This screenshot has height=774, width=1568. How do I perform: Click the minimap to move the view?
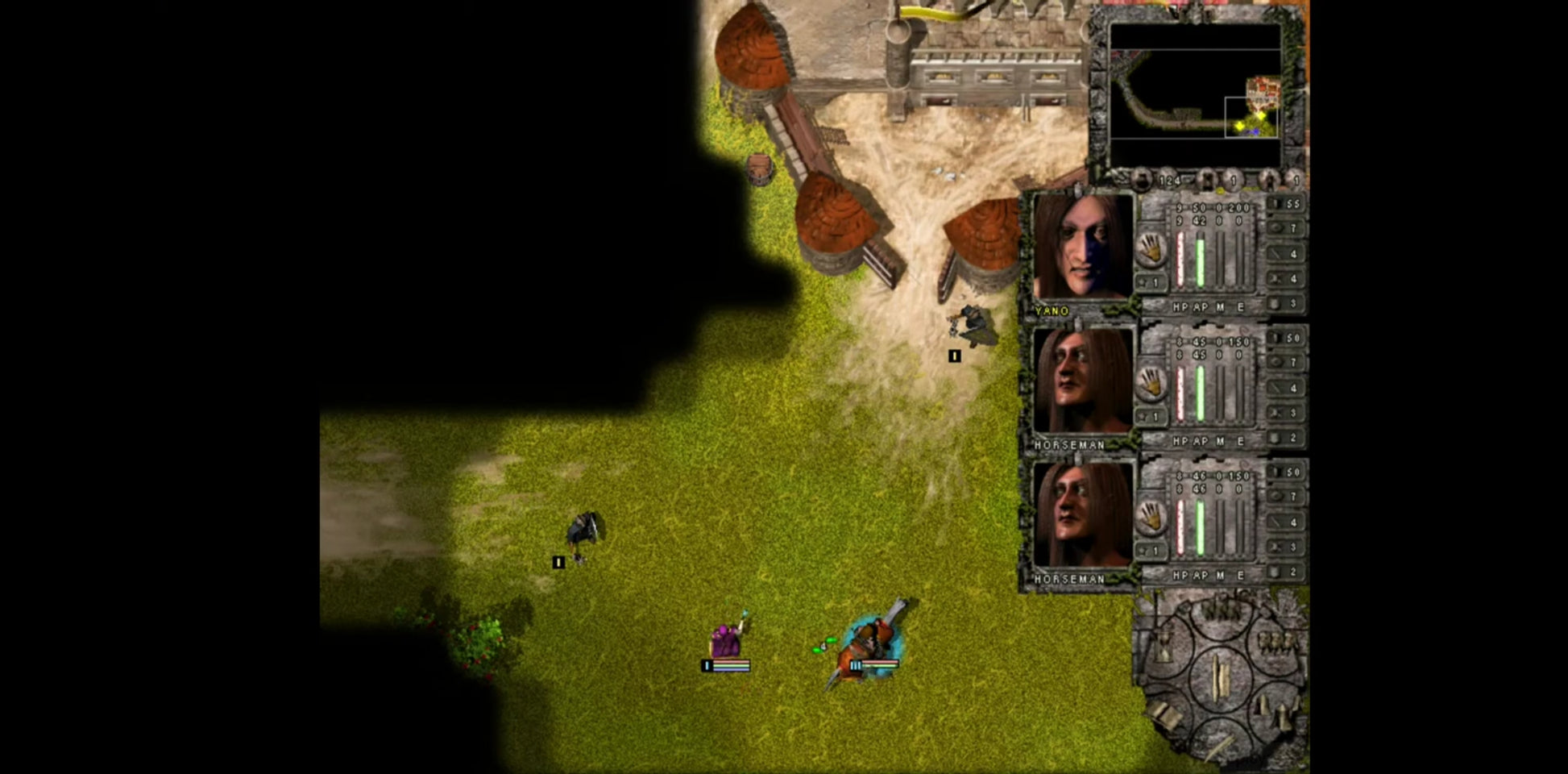[x=1195, y=94]
